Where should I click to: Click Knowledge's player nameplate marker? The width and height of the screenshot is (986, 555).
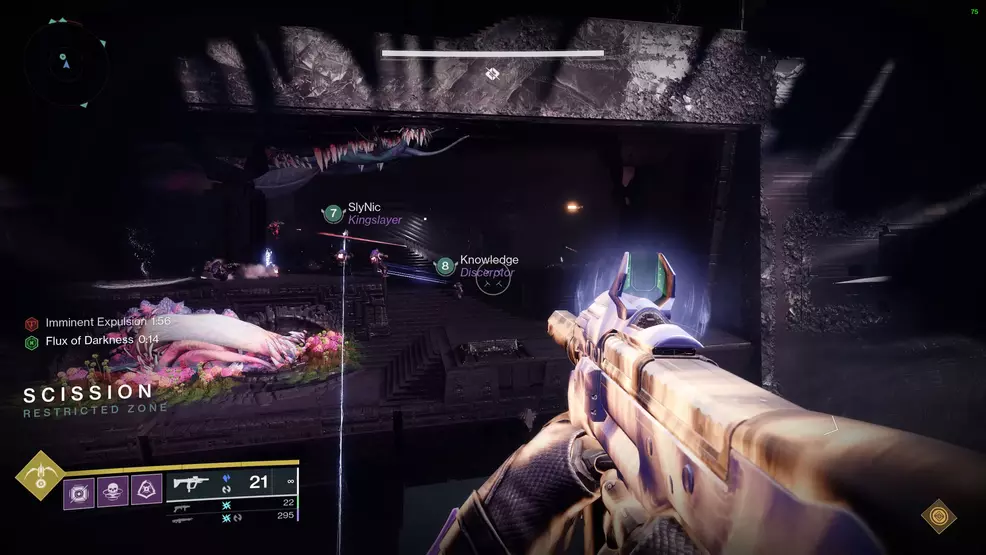click(x=445, y=266)
